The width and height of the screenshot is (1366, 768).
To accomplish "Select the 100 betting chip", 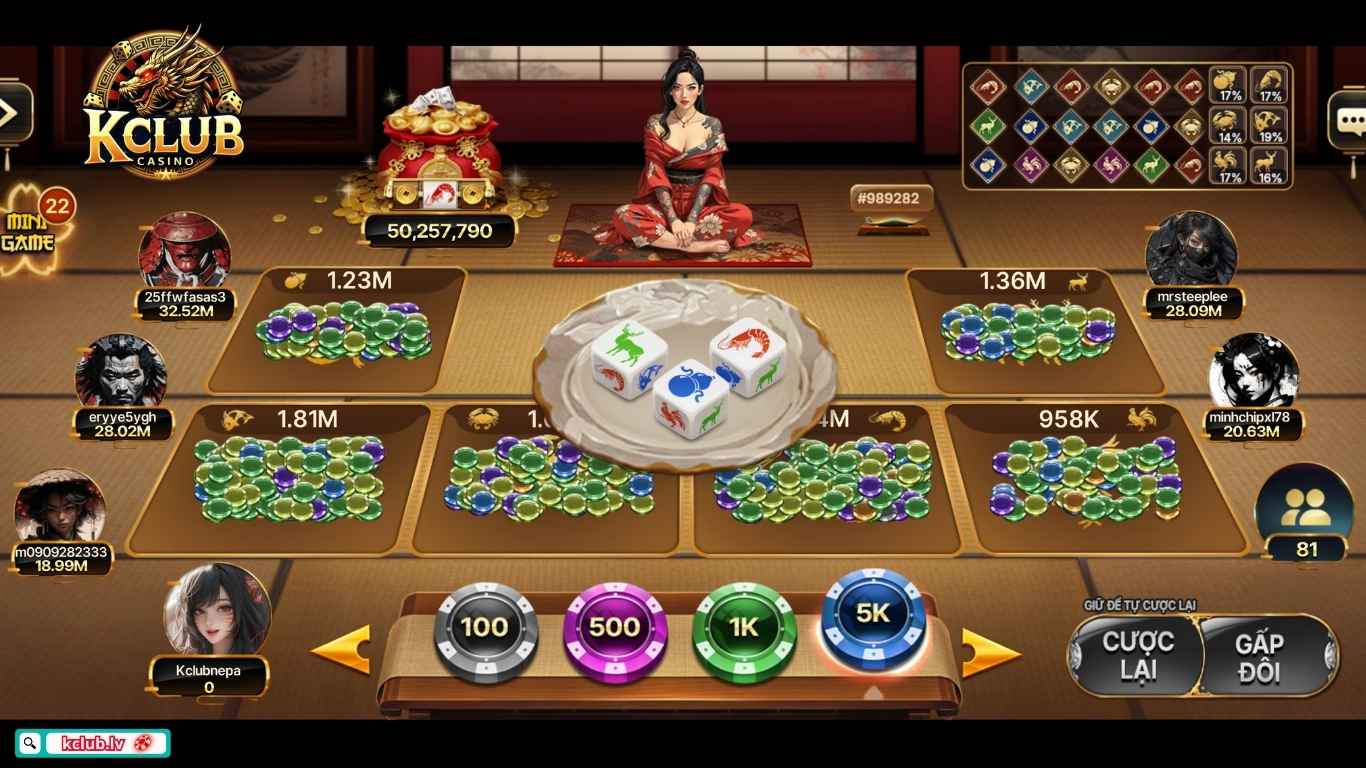I will [x=485, y=628].
